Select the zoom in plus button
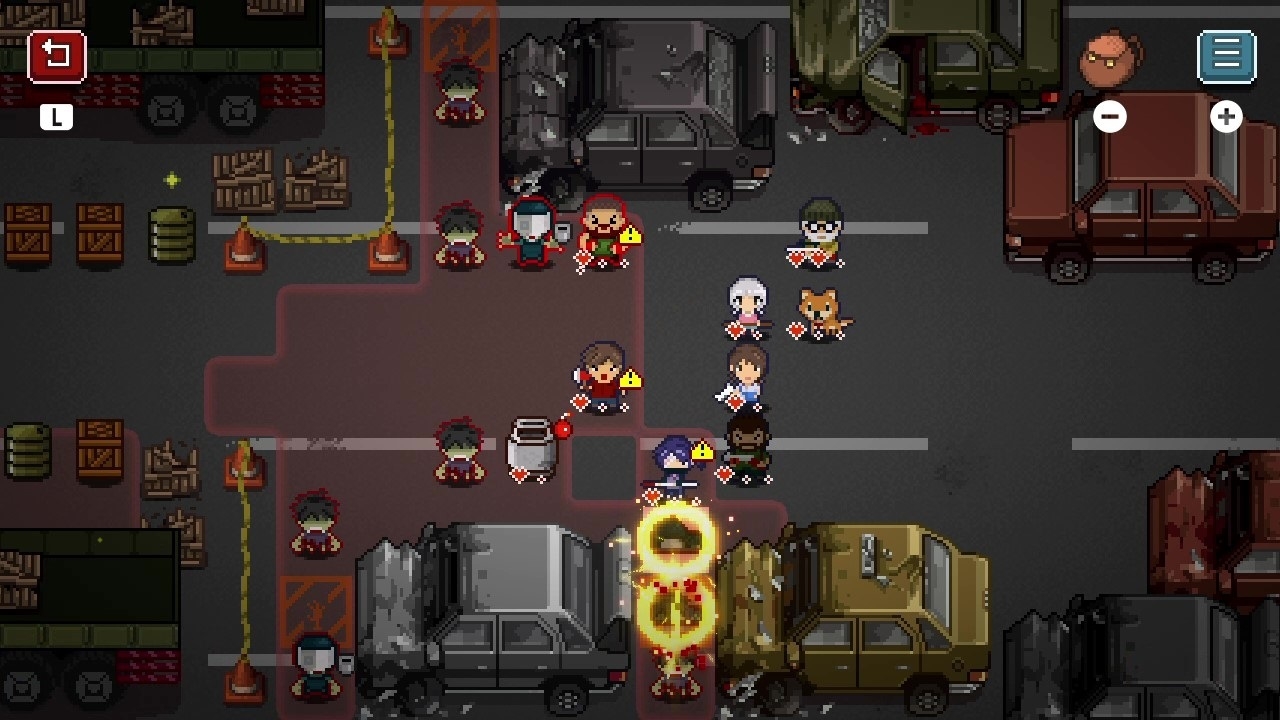1280x720 pixels. 1227,117
